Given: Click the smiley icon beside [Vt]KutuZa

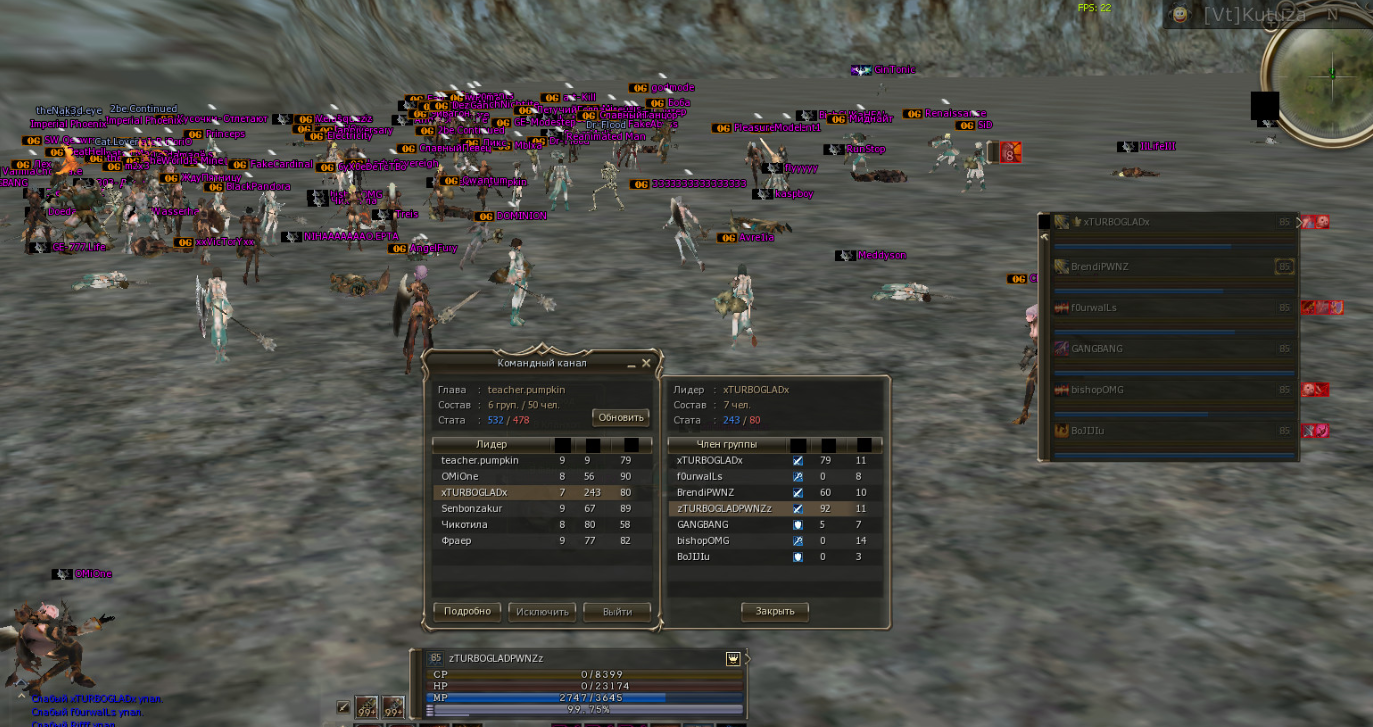Looking at the screenshot, I should pyautogui.click(x=1181, y=15).
